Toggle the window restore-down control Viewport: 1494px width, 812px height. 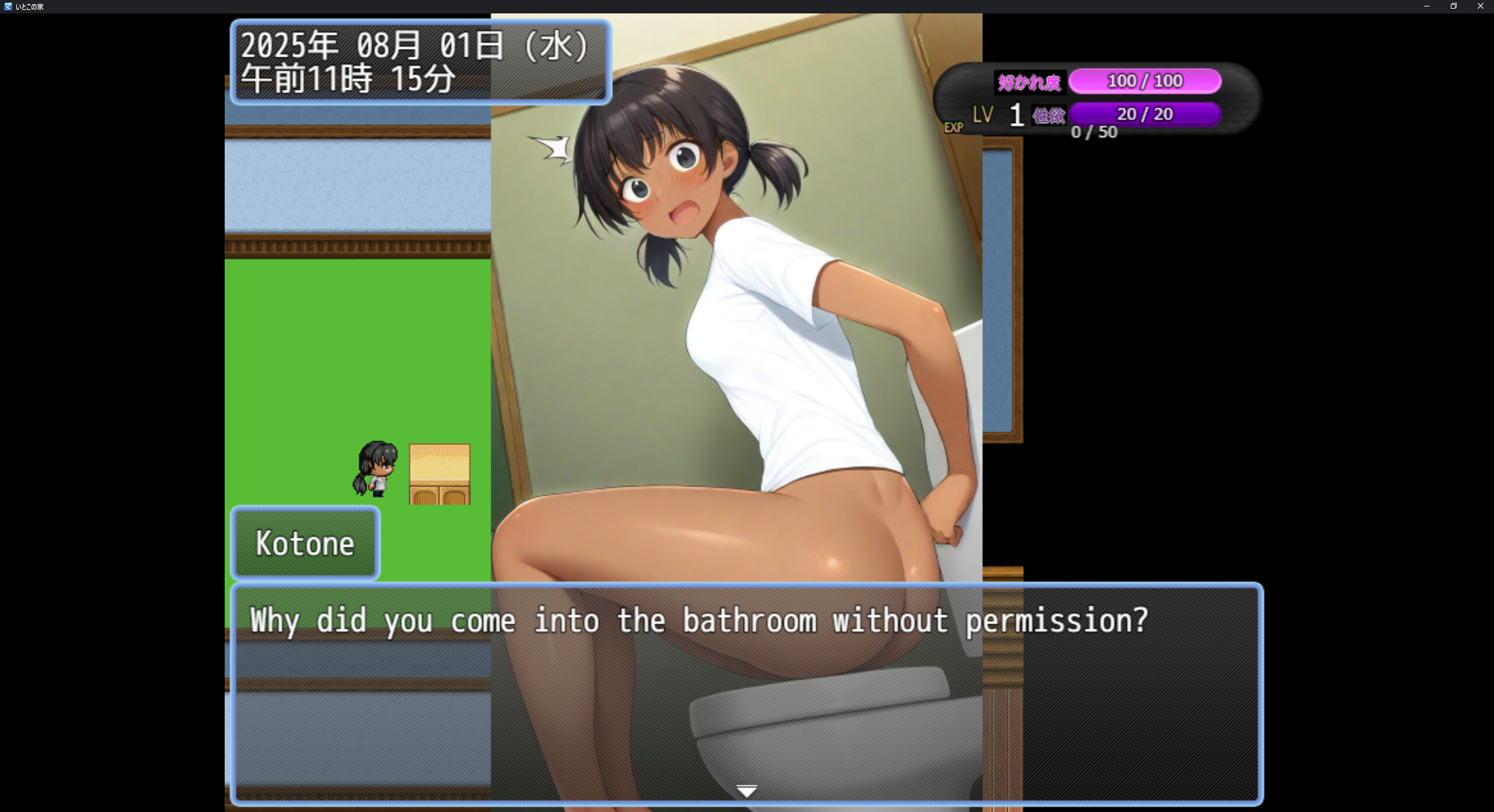(x=1453, y=6)
